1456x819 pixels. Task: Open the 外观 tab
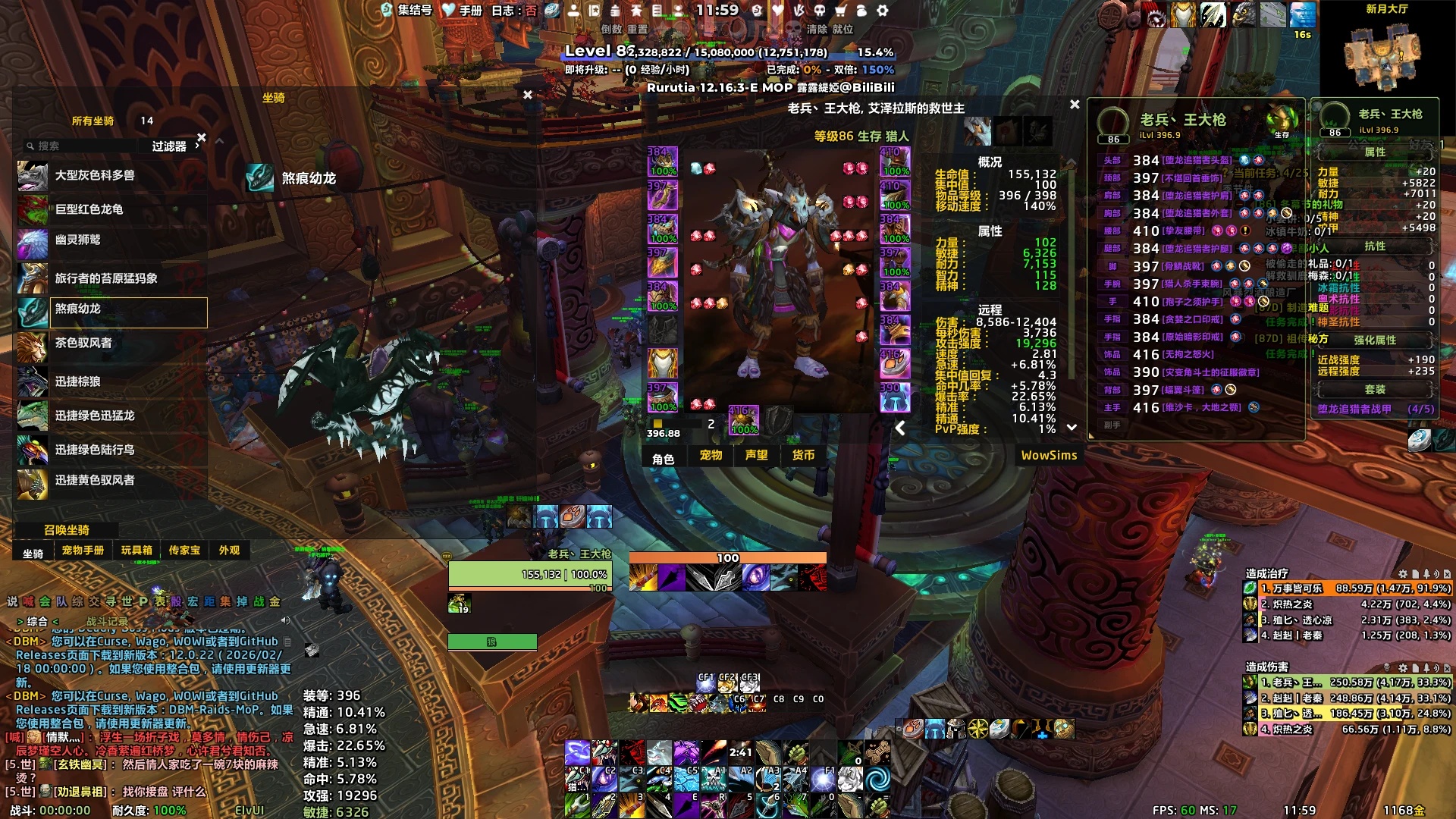[x=229, y=551]
